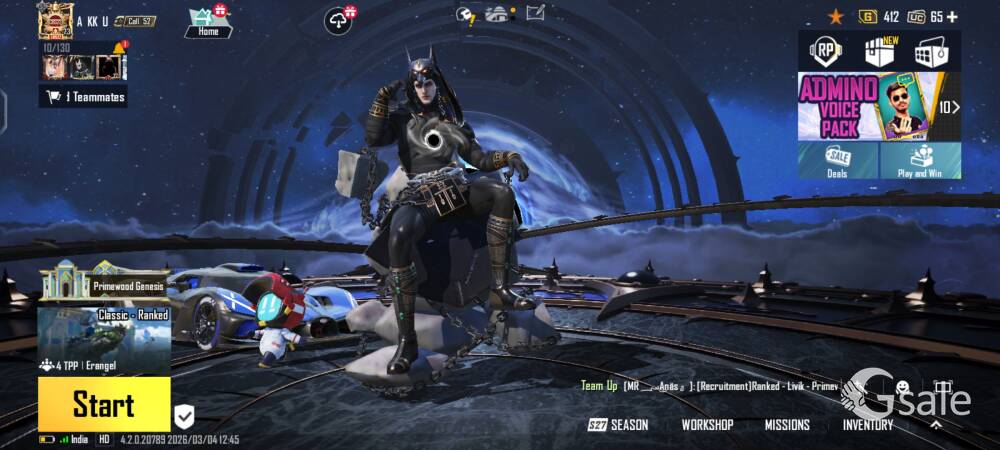Open Play and Win
This screenshot has width=1000, height=450.
[x=920, y=160]
